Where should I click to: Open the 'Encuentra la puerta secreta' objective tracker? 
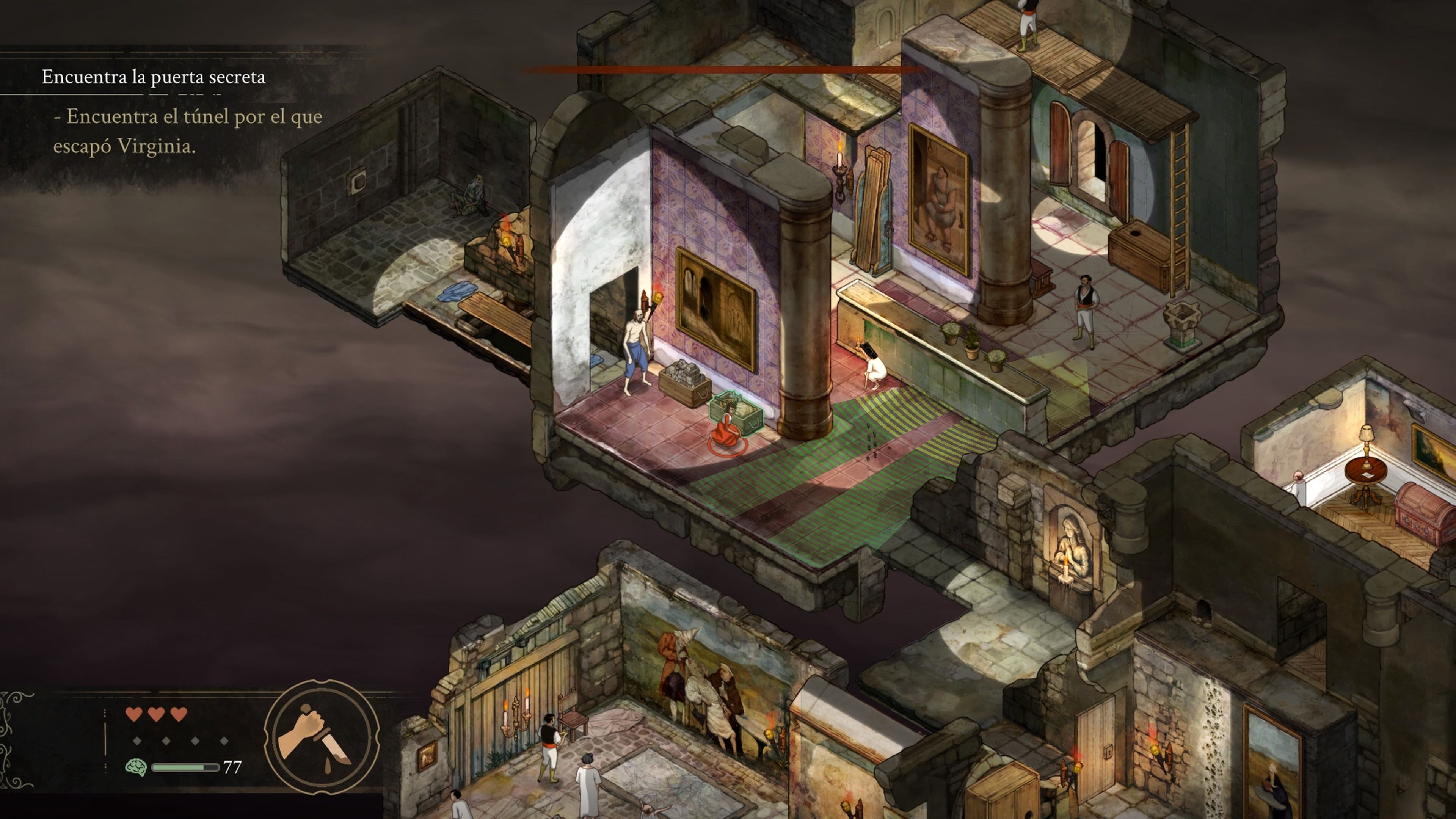[x=153, y=77]
